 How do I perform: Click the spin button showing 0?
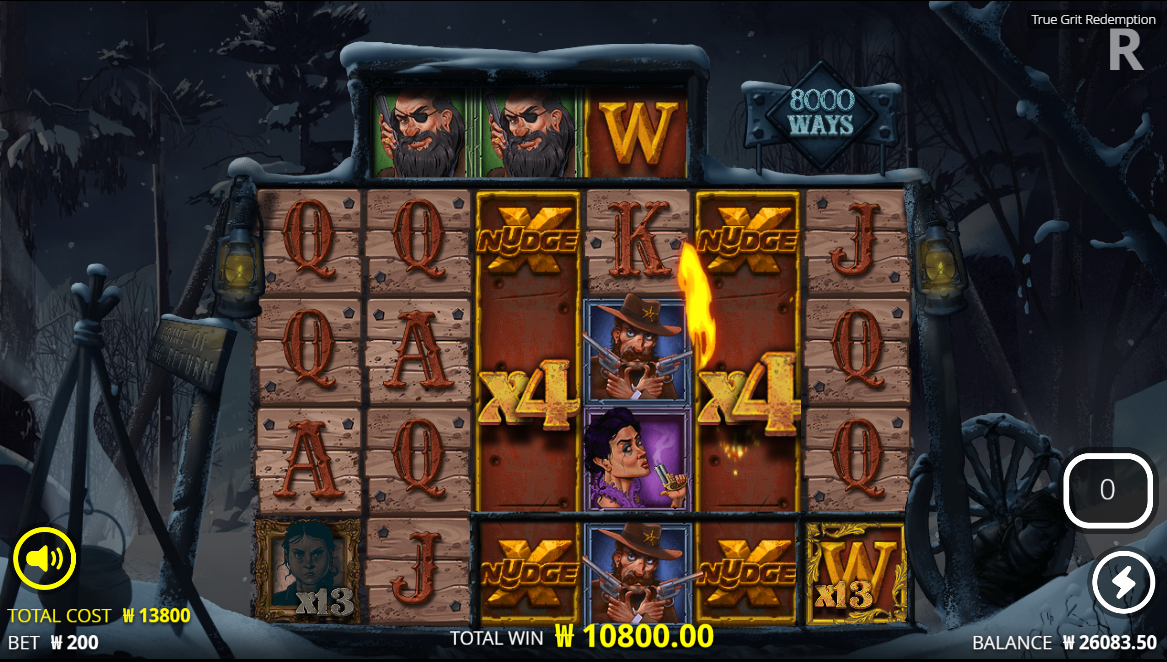tap(1107, 490)
